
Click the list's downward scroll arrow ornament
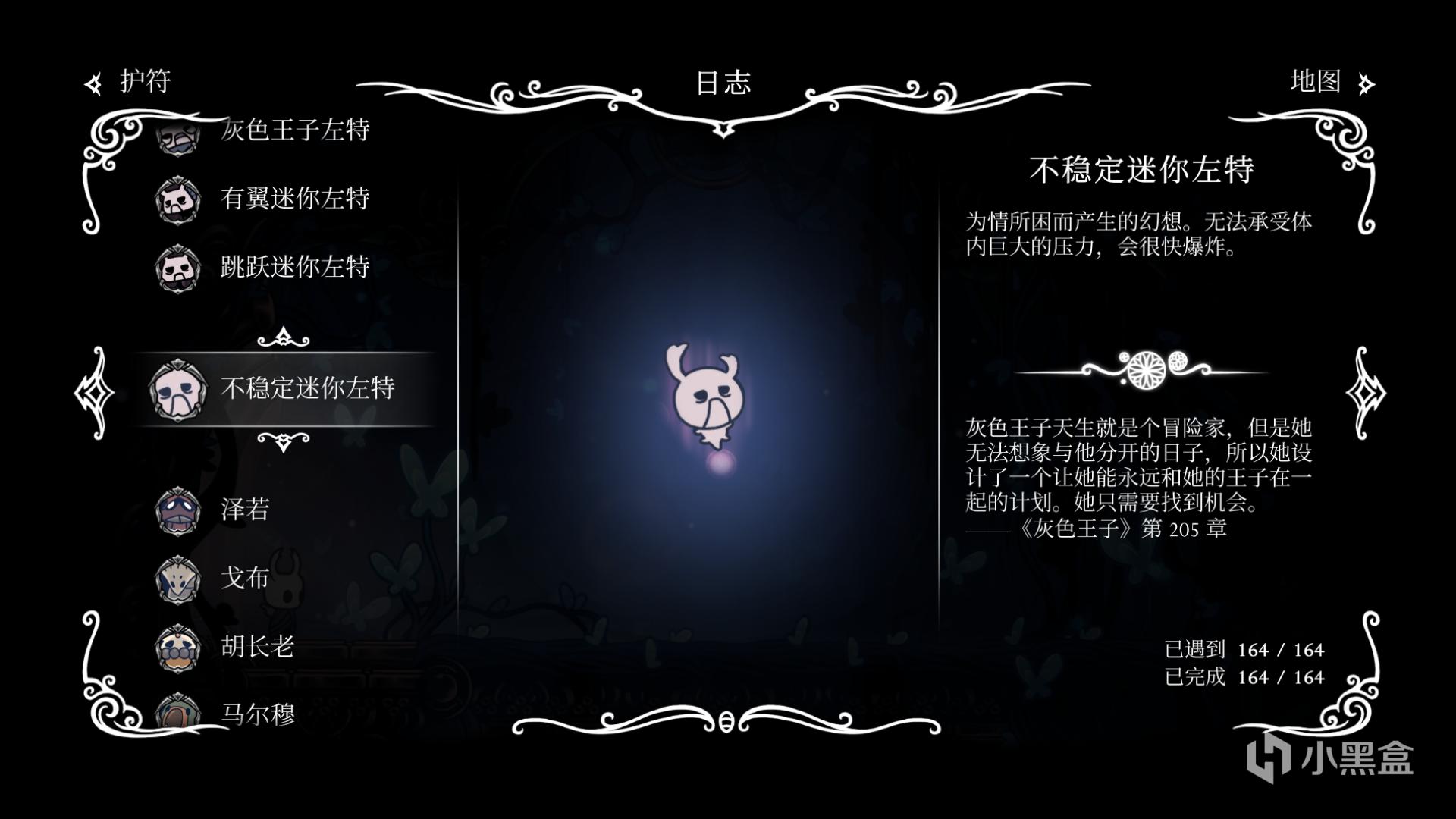(x=283, y=441)
